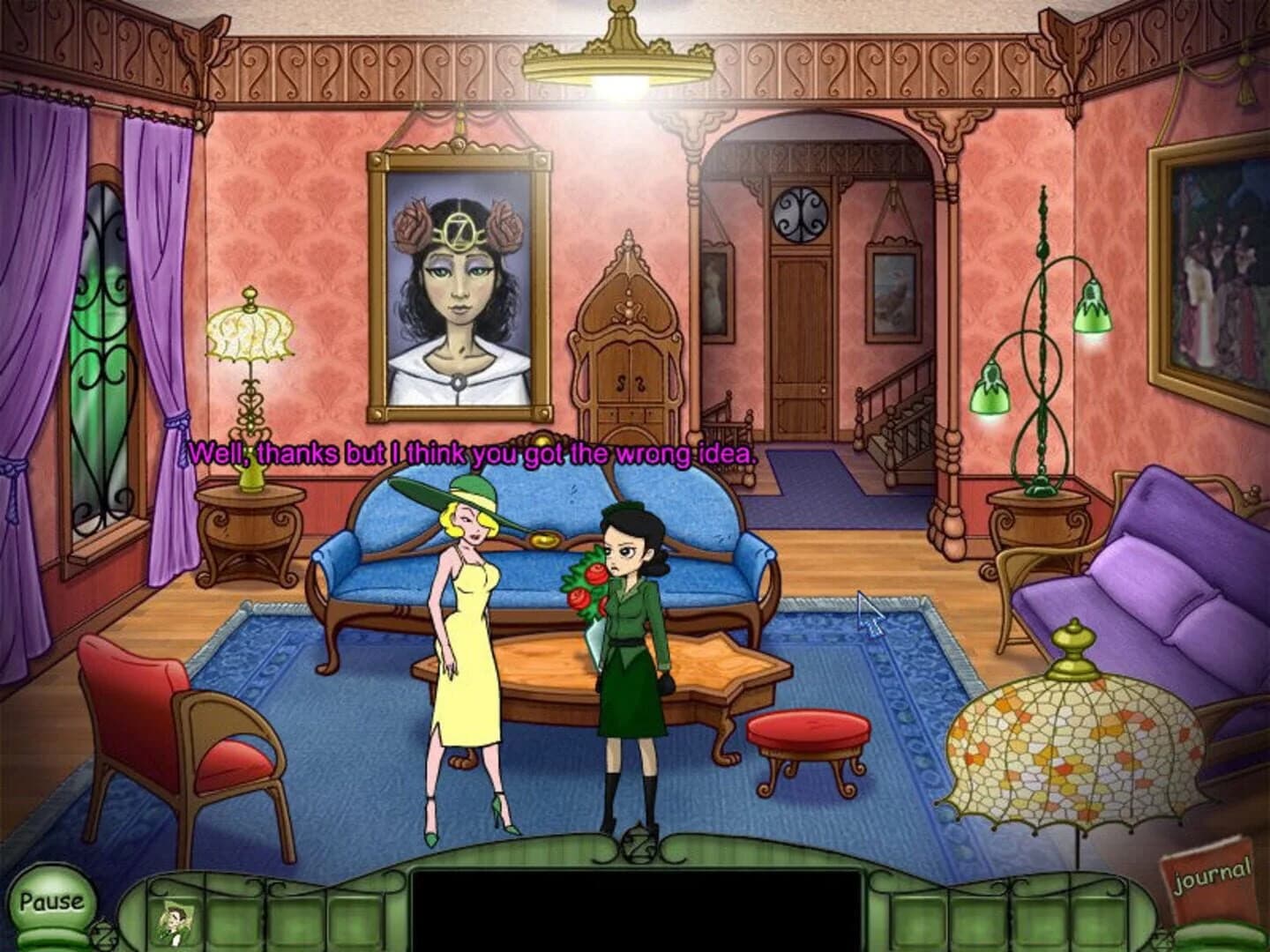This screenshot has height=952, width=1270.
Task: Click the green hanging lamps on the floor stand
Action: [1041, 353]
